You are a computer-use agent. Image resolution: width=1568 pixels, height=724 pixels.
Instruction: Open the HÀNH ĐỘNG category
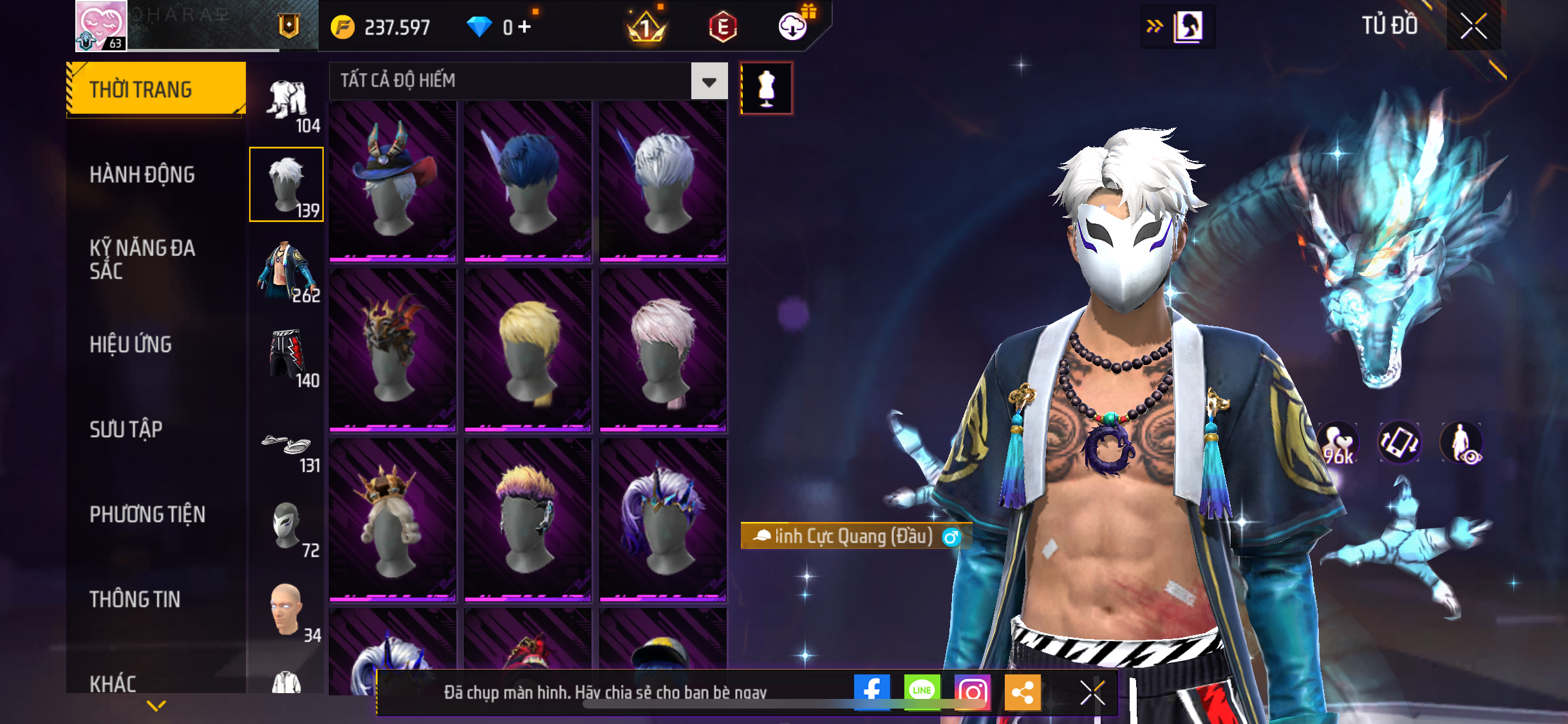point(142,174)
